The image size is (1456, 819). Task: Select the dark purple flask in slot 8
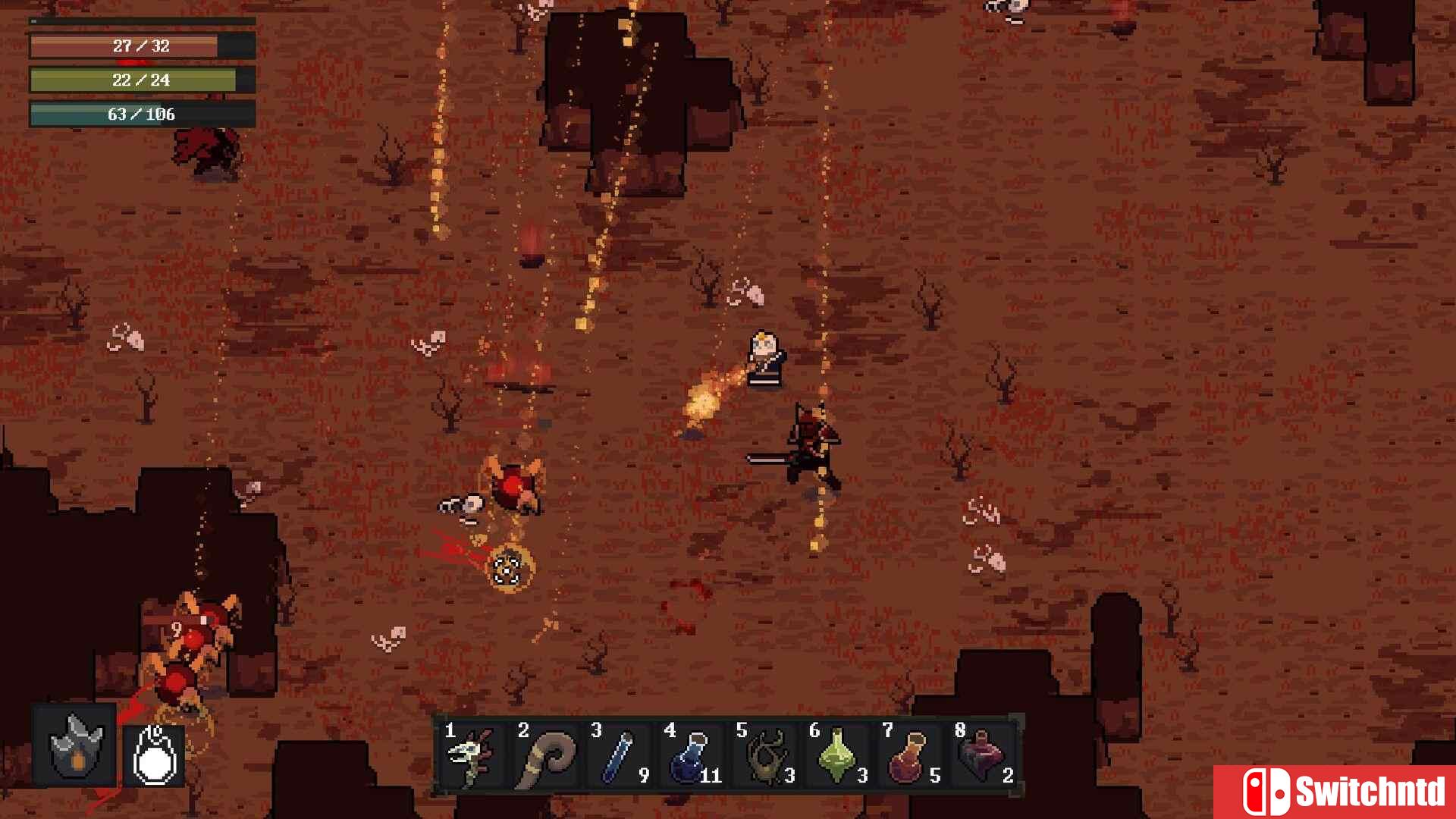[981, 755]
